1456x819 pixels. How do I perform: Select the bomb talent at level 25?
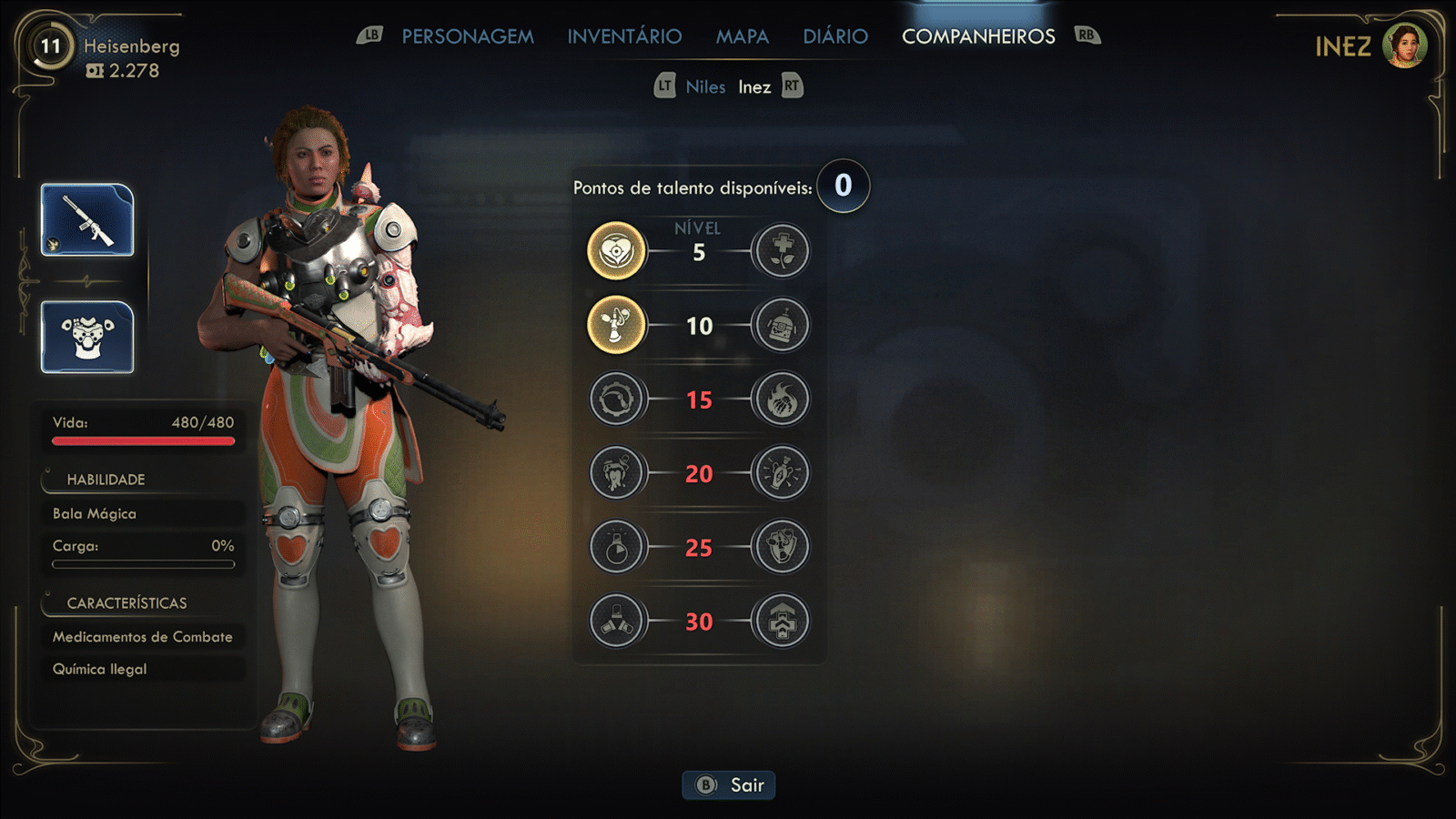[x=616, y=547]
